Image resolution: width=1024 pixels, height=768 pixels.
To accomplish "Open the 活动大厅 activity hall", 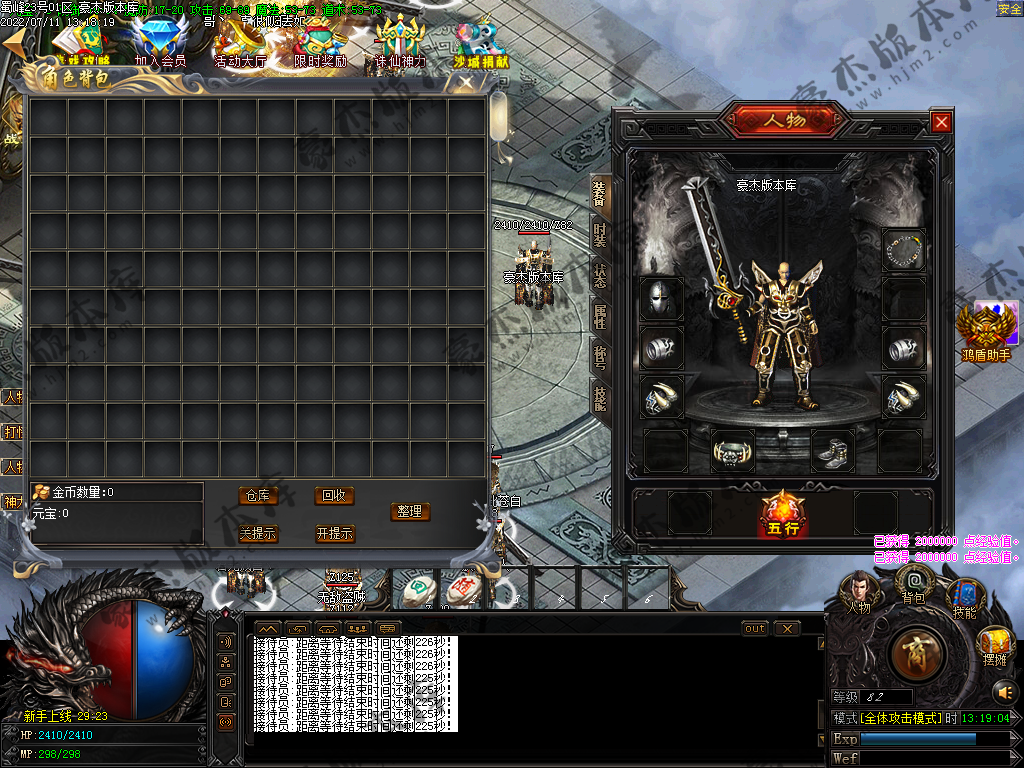I will click(x=240, y=43).
